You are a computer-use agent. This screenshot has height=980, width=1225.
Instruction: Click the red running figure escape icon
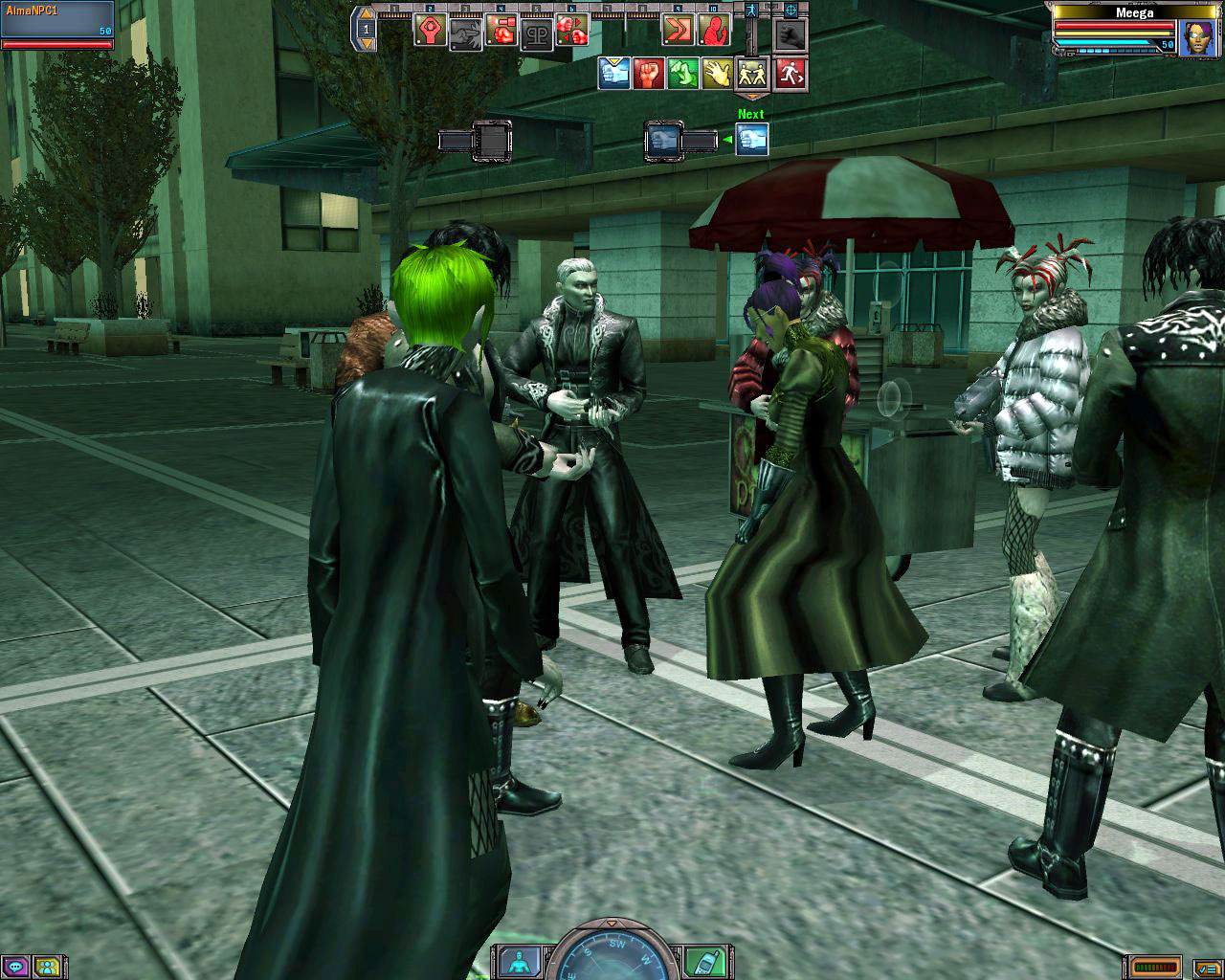tap(791, 74)
